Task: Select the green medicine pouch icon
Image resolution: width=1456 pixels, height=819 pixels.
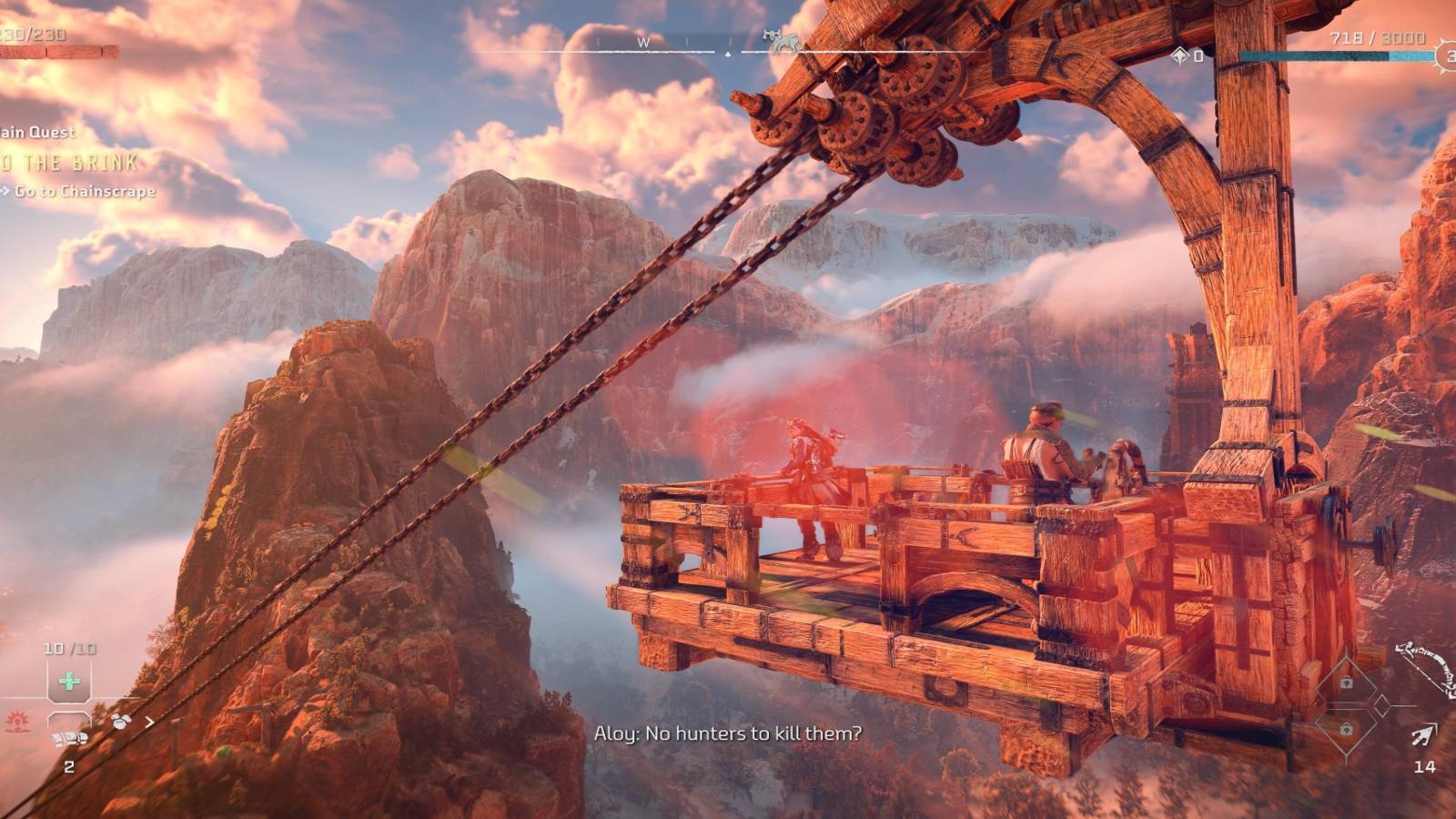Action: [x=68, y=681]
